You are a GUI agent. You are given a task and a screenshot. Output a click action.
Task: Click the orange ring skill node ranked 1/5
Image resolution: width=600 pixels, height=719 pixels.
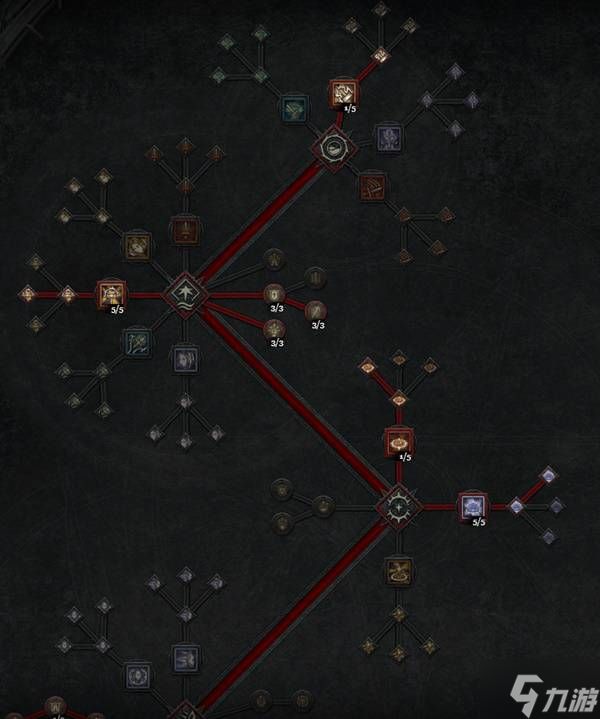tap(398, 440)
